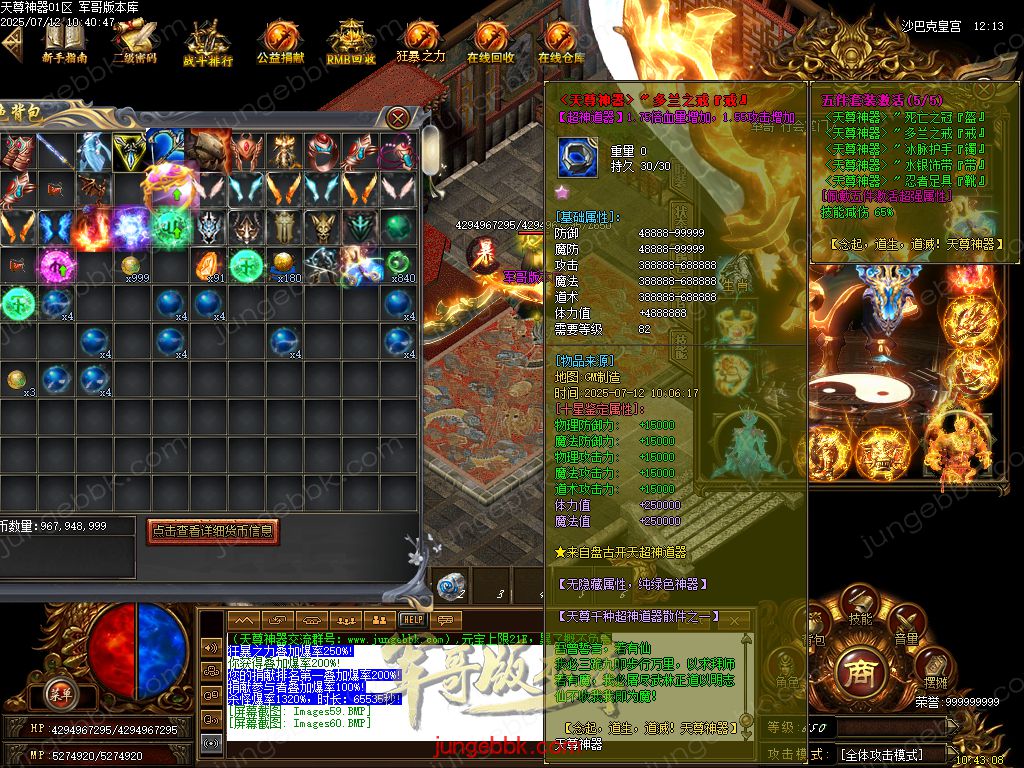Close the backpack window
The width and height of the screenshot is (1024, 768).
[398, 117]
